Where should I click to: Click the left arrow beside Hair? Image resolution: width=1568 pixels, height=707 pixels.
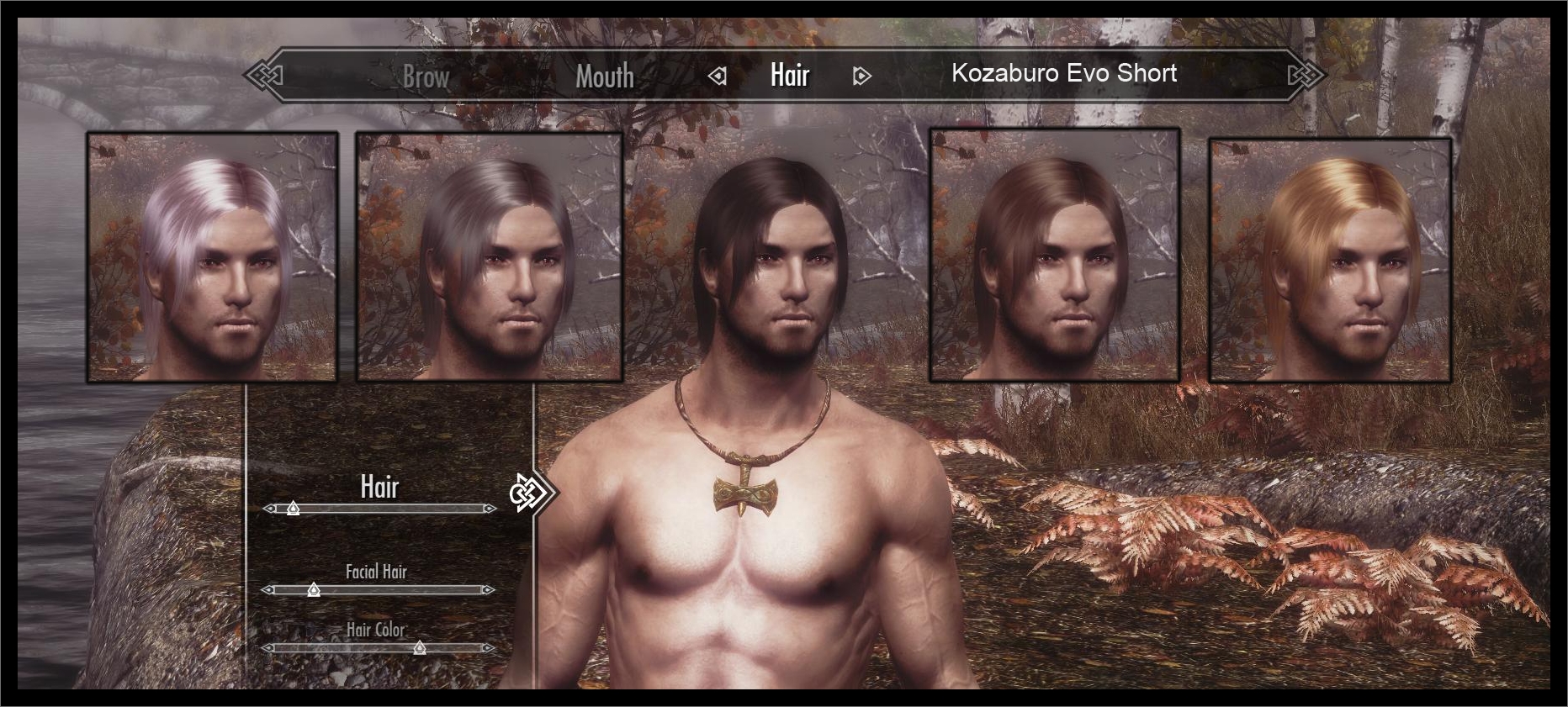coord(718,77)
